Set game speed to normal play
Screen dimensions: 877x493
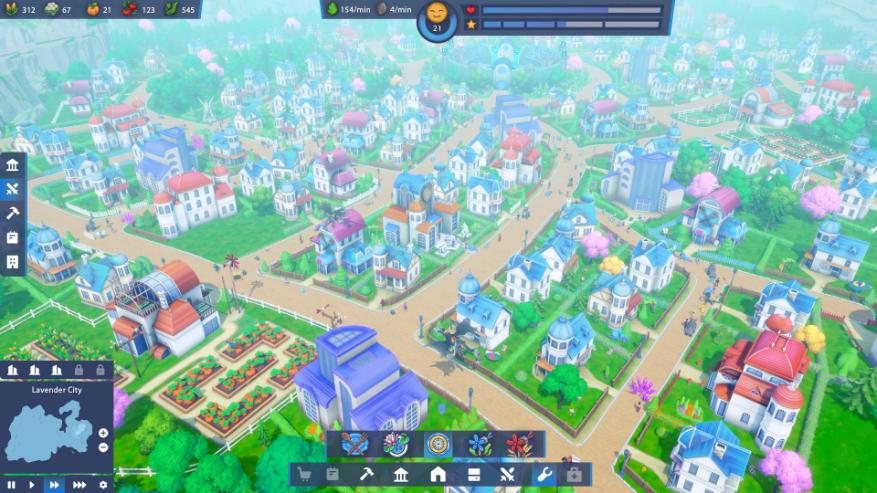pyautogui.click(x=32, y=485)
